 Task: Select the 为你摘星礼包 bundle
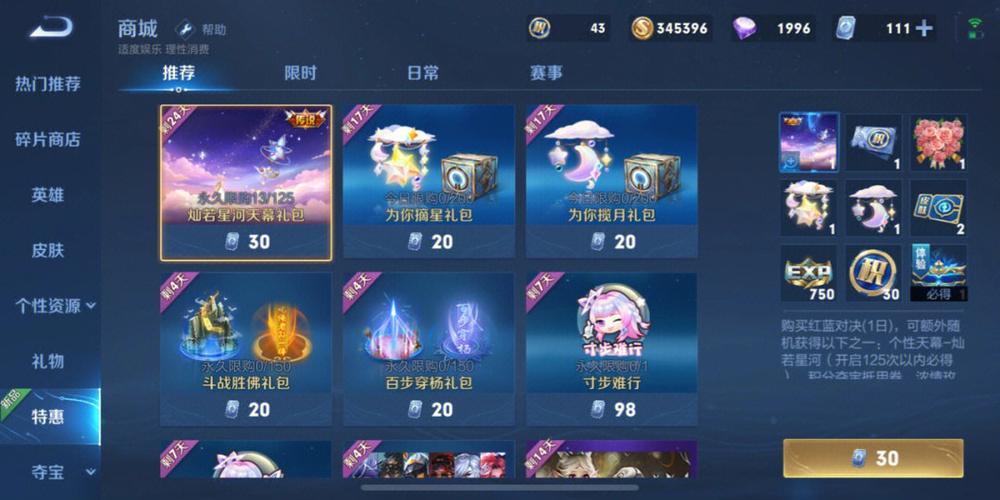(429, 183)
